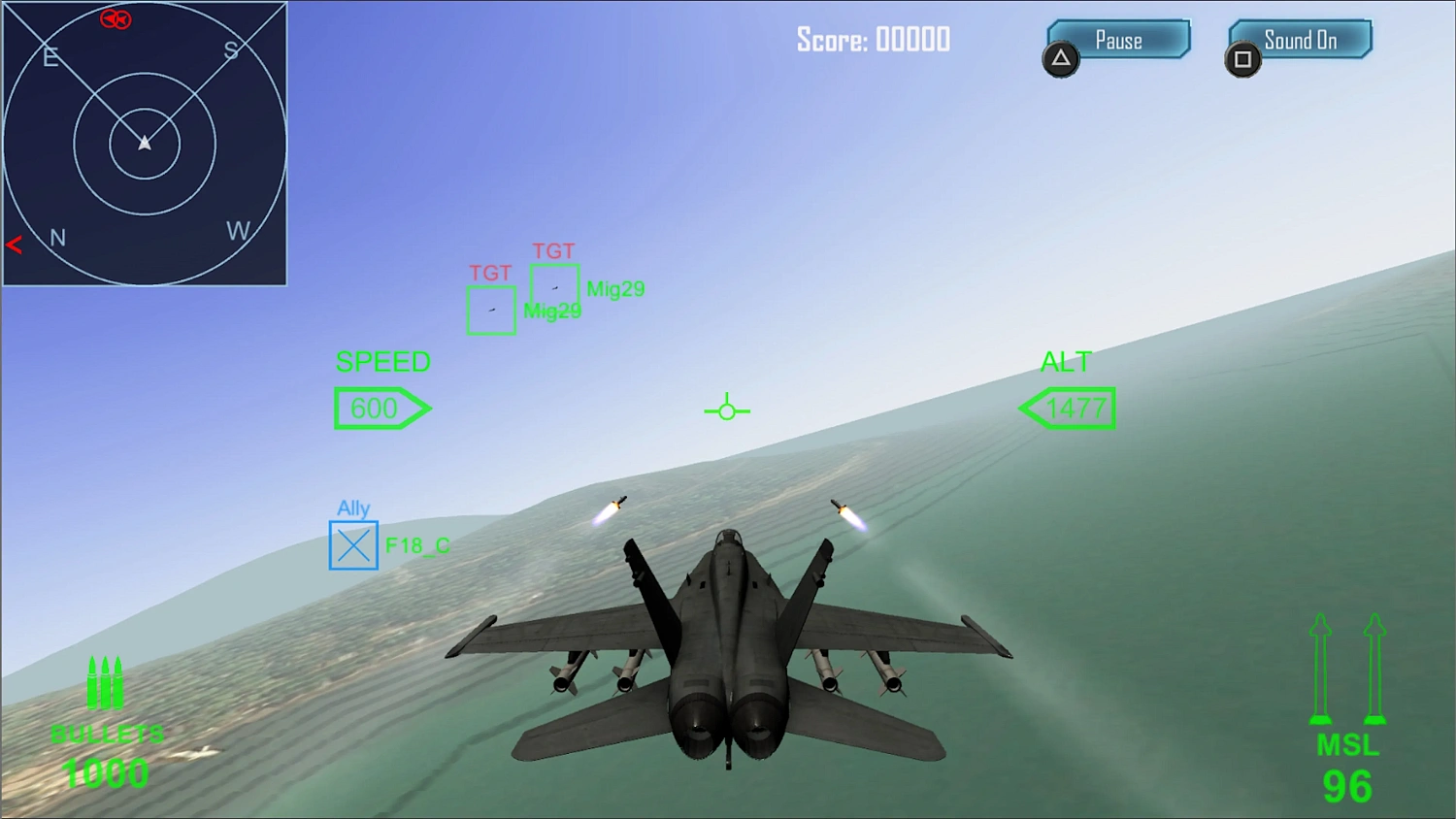The image size is (1456, 819).
Task: Click the red left chevron below the radar
Action: [14, 245]
